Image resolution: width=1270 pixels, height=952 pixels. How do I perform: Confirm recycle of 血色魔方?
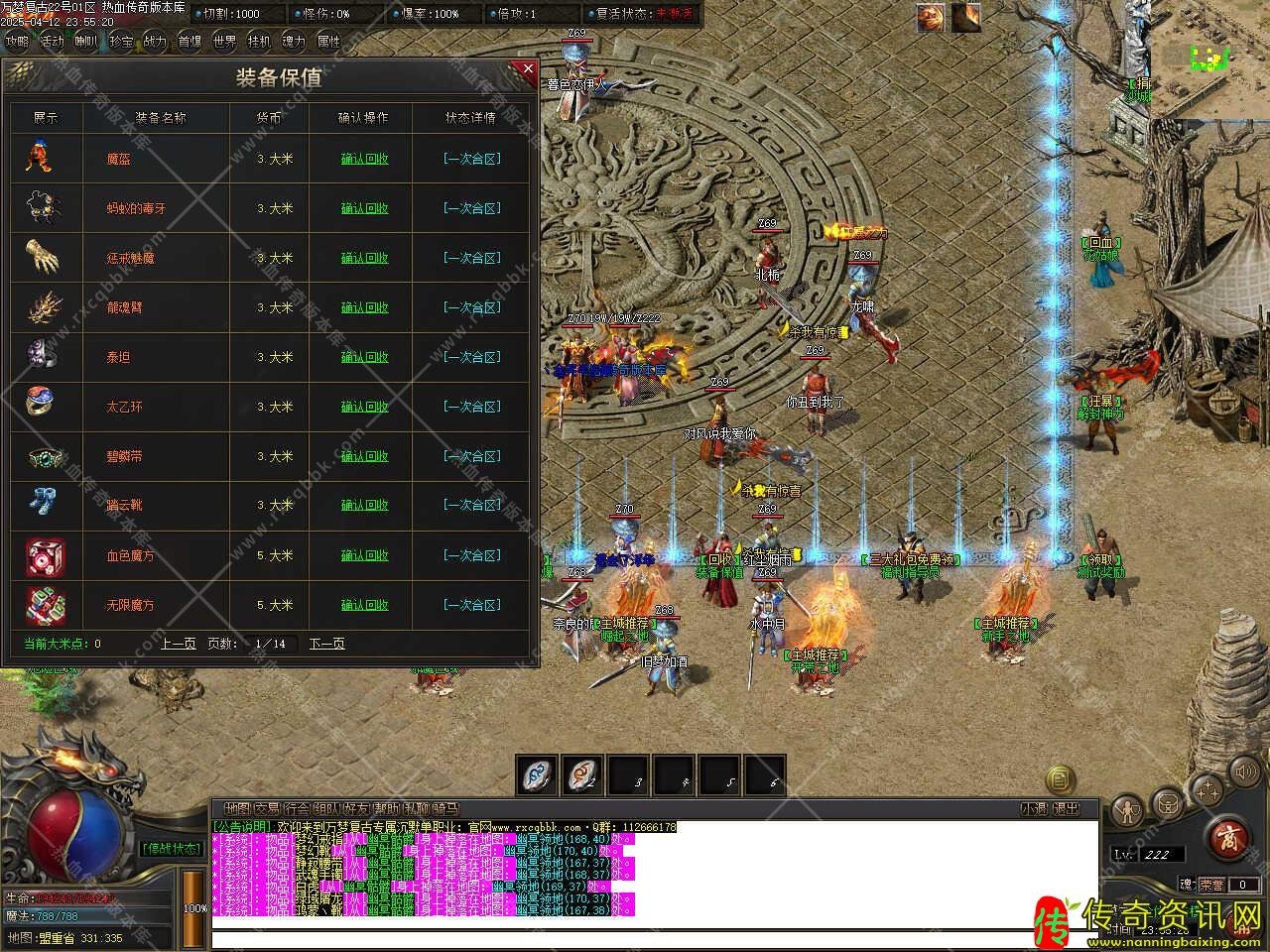click(x=364, y=555)
